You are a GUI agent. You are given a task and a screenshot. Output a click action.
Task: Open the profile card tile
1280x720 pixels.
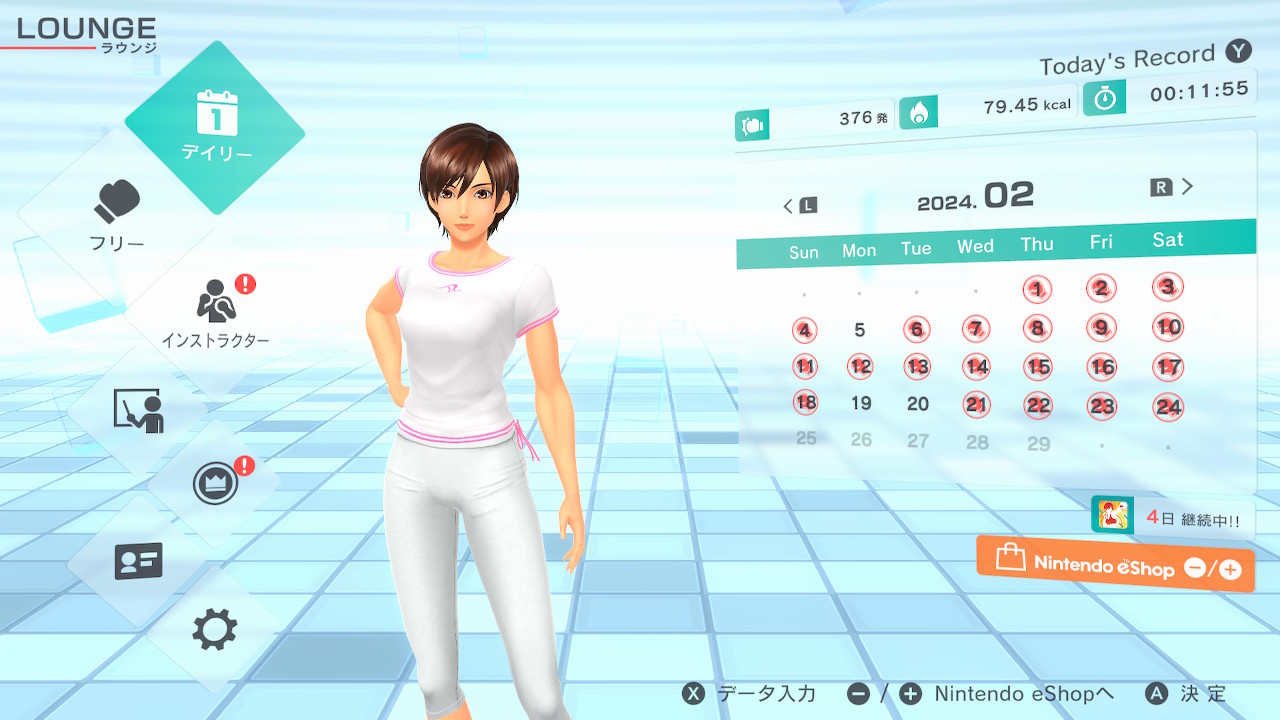pos(138,561)
